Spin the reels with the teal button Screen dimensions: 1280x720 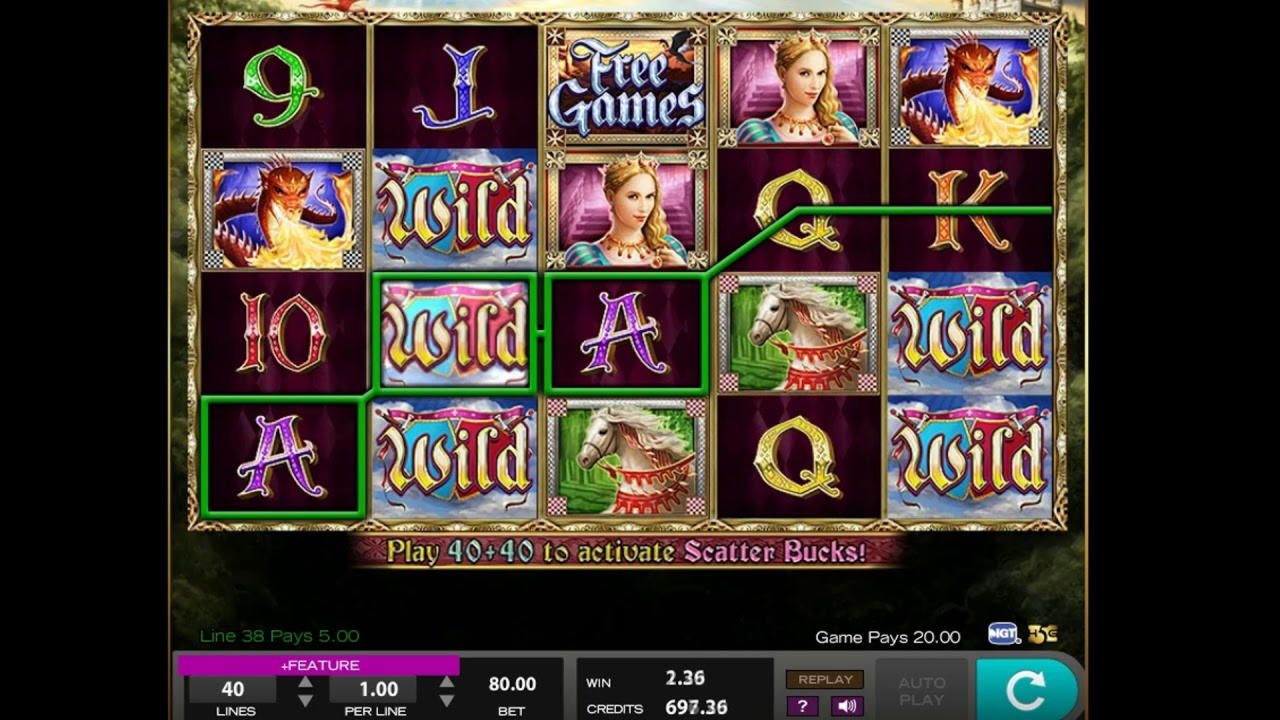pyautogui.click(x=1026, y=690)
